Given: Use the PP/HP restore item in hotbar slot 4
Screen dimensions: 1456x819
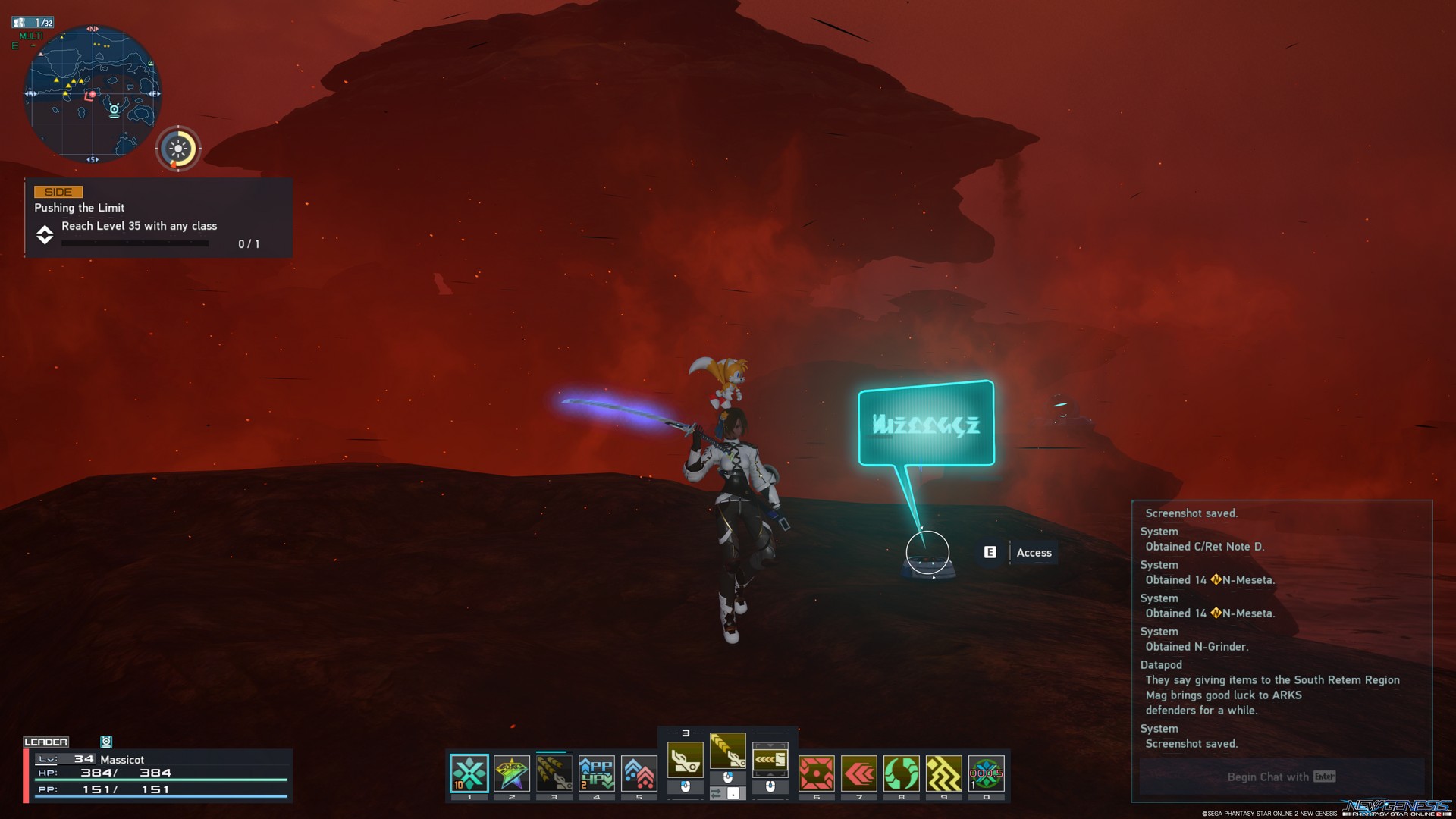Looking at the screenshot, I should coord(597,774).
